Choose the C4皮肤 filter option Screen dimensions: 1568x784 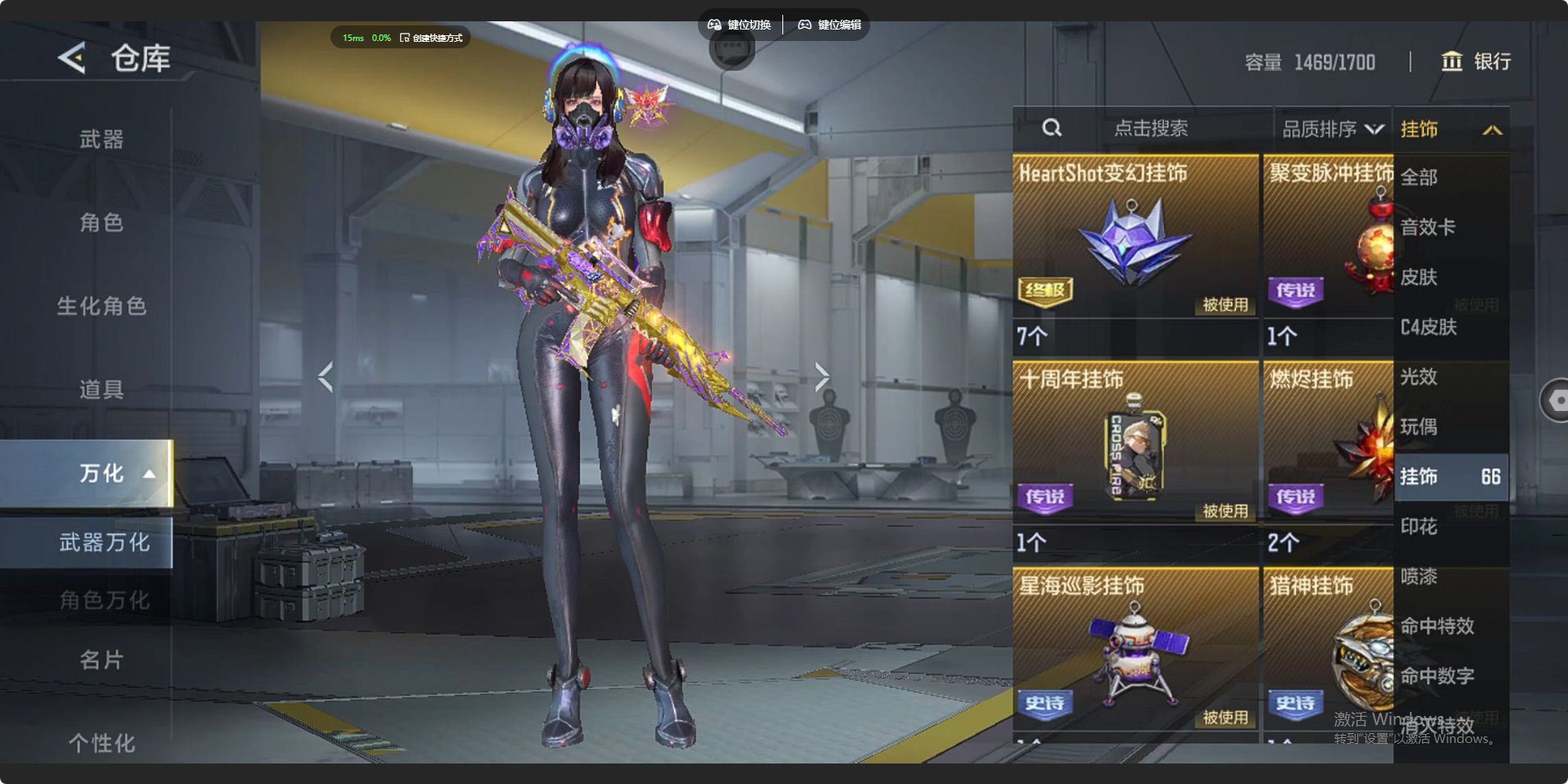1429,327
